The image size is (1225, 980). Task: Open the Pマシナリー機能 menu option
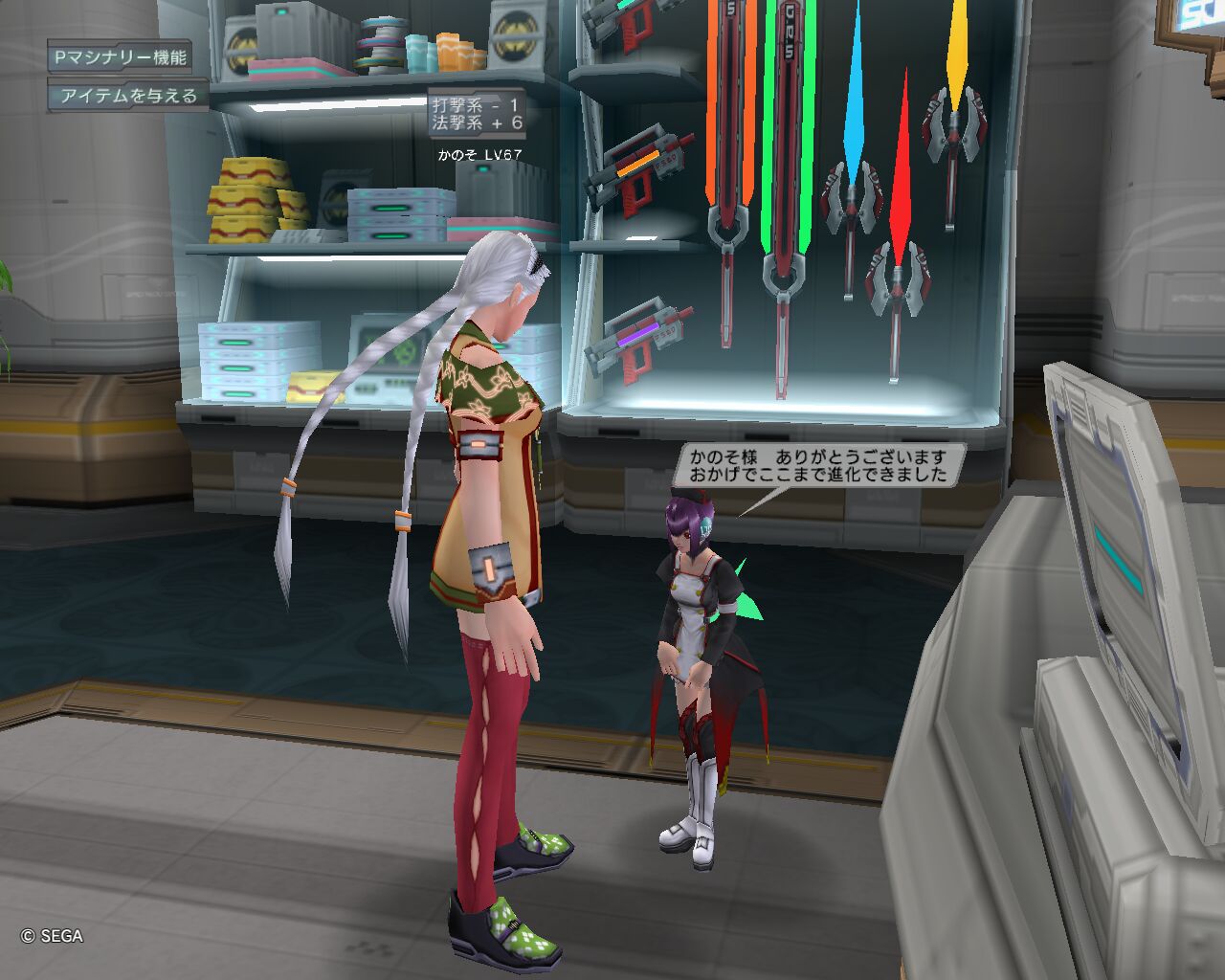(121, 57)
